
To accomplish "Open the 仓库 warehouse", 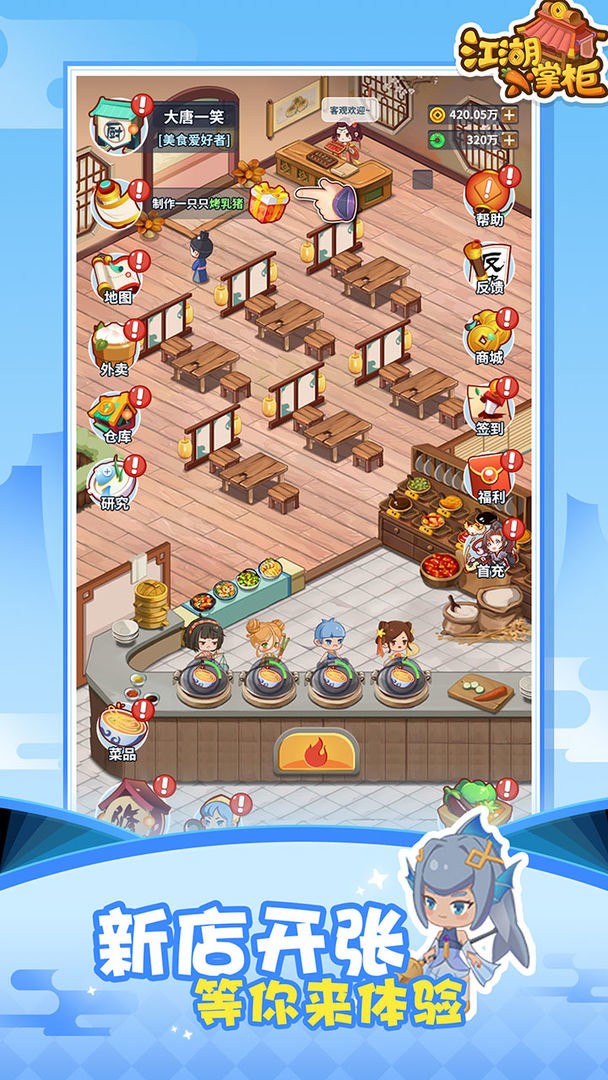I will click(115, 416).
